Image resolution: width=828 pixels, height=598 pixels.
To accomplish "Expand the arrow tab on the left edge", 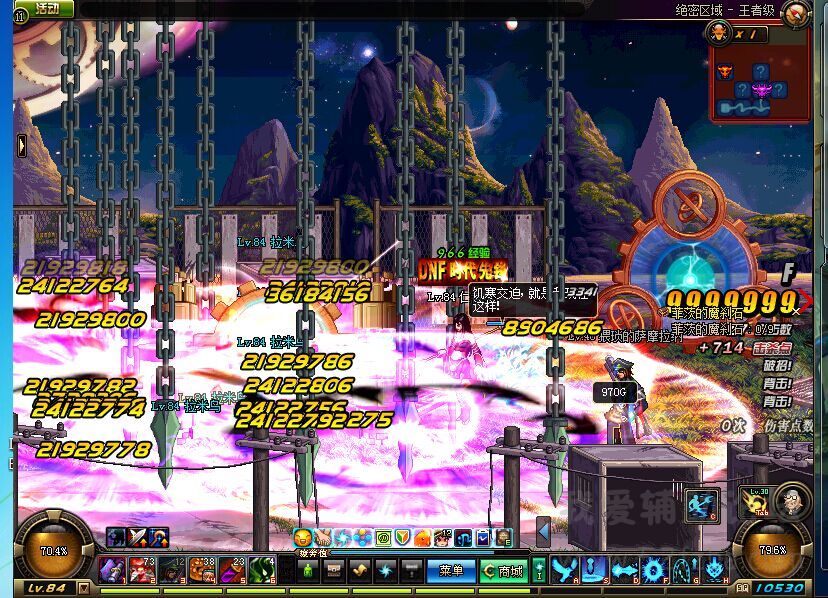I will [x=20, y=146].
